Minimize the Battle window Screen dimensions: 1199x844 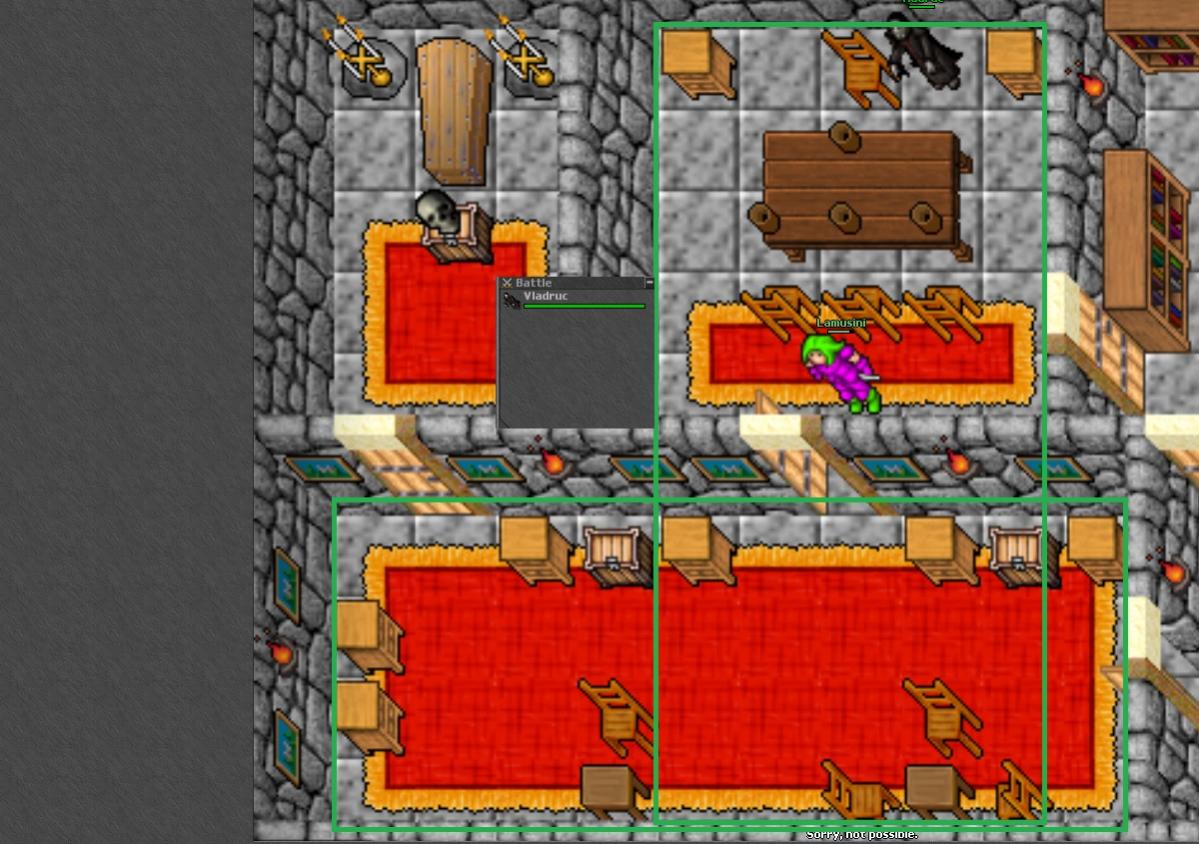click(649, 283)
